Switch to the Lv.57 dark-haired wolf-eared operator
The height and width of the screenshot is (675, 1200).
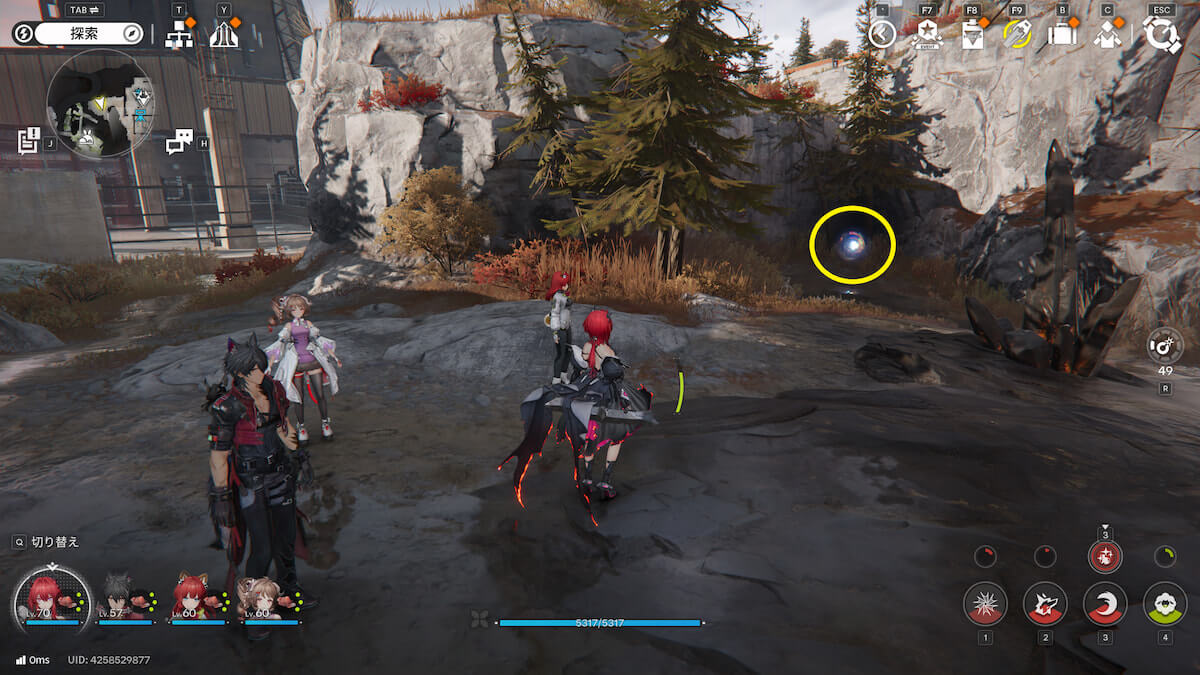122,598
